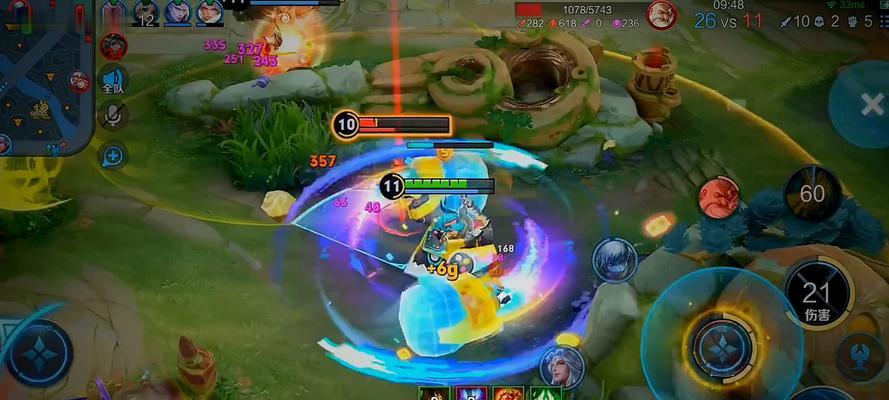Open the scoreboard via 26 vs 11

click(x=728, y=20)
